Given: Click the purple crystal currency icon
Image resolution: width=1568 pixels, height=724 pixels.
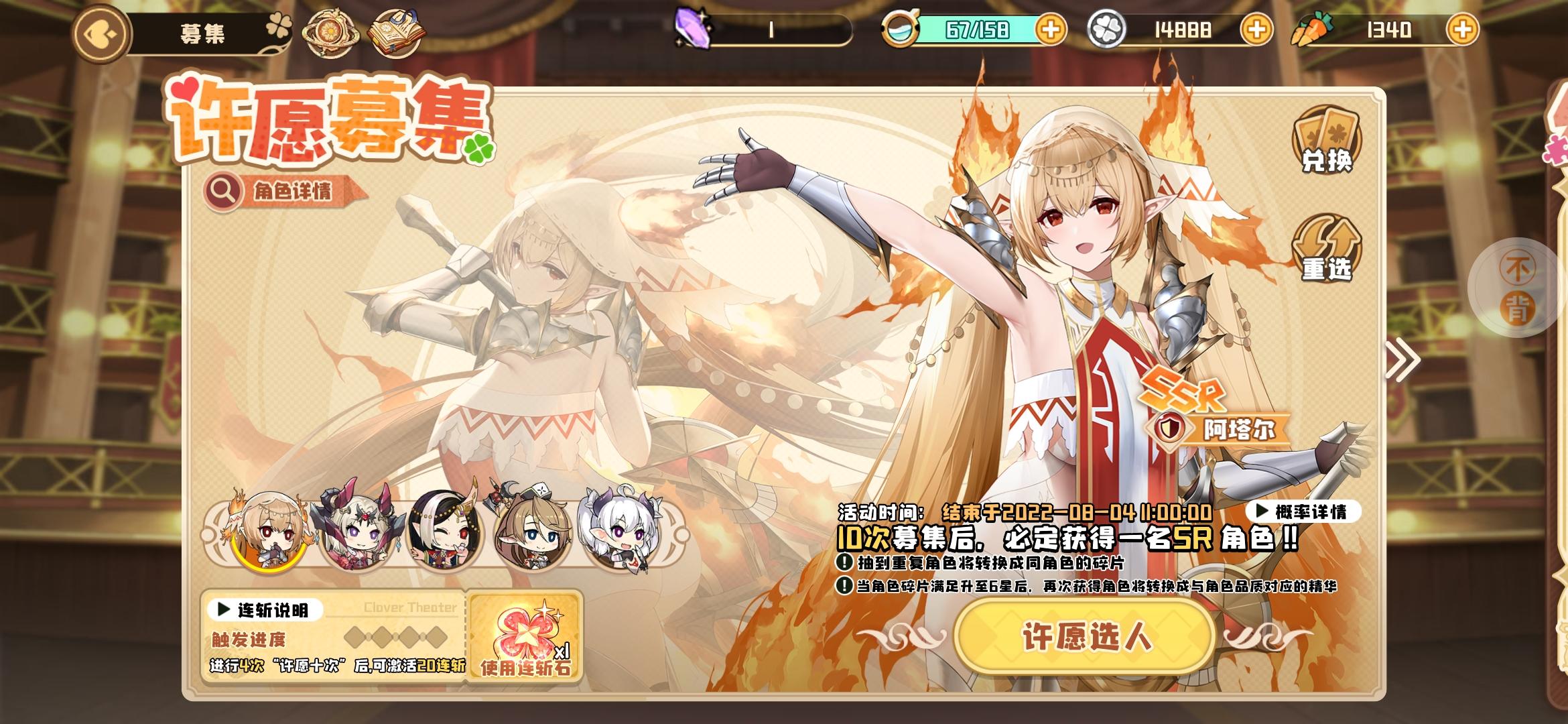Looking at the screenshot, I should [x=694, y=28].
